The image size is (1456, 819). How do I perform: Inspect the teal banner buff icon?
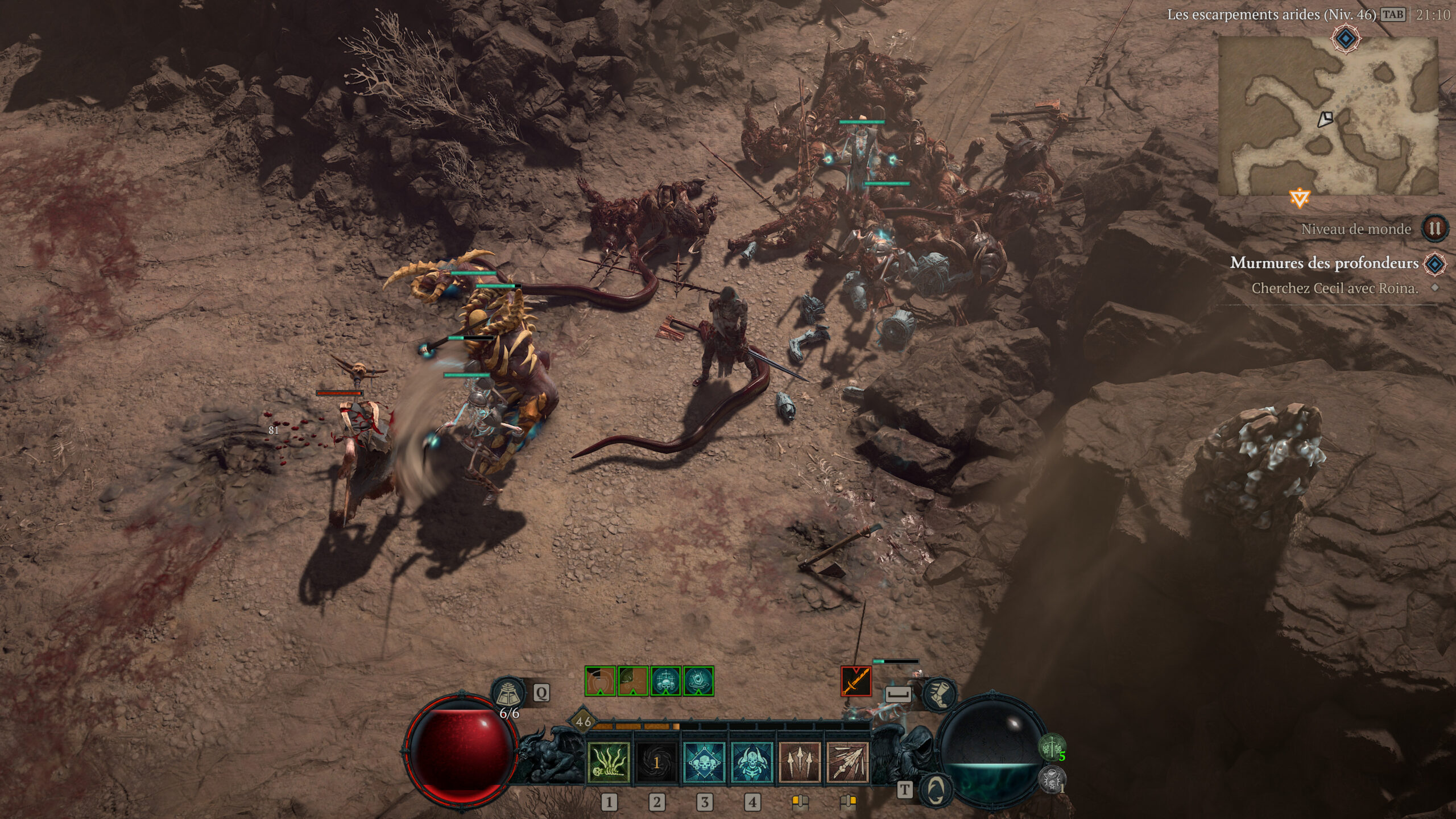[698, 681]
